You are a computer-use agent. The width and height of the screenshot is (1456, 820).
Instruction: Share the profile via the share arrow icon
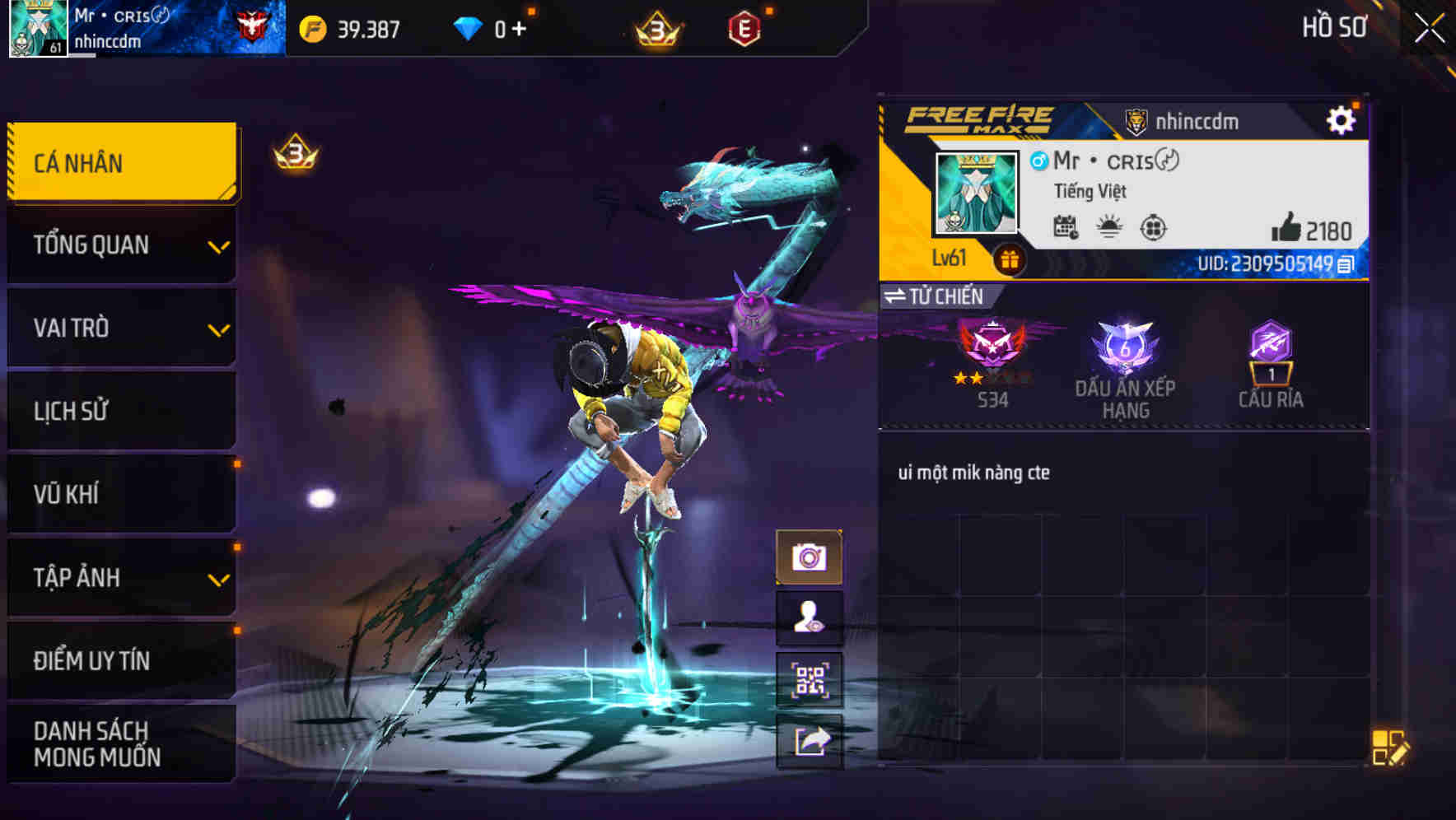click(810, 741)
